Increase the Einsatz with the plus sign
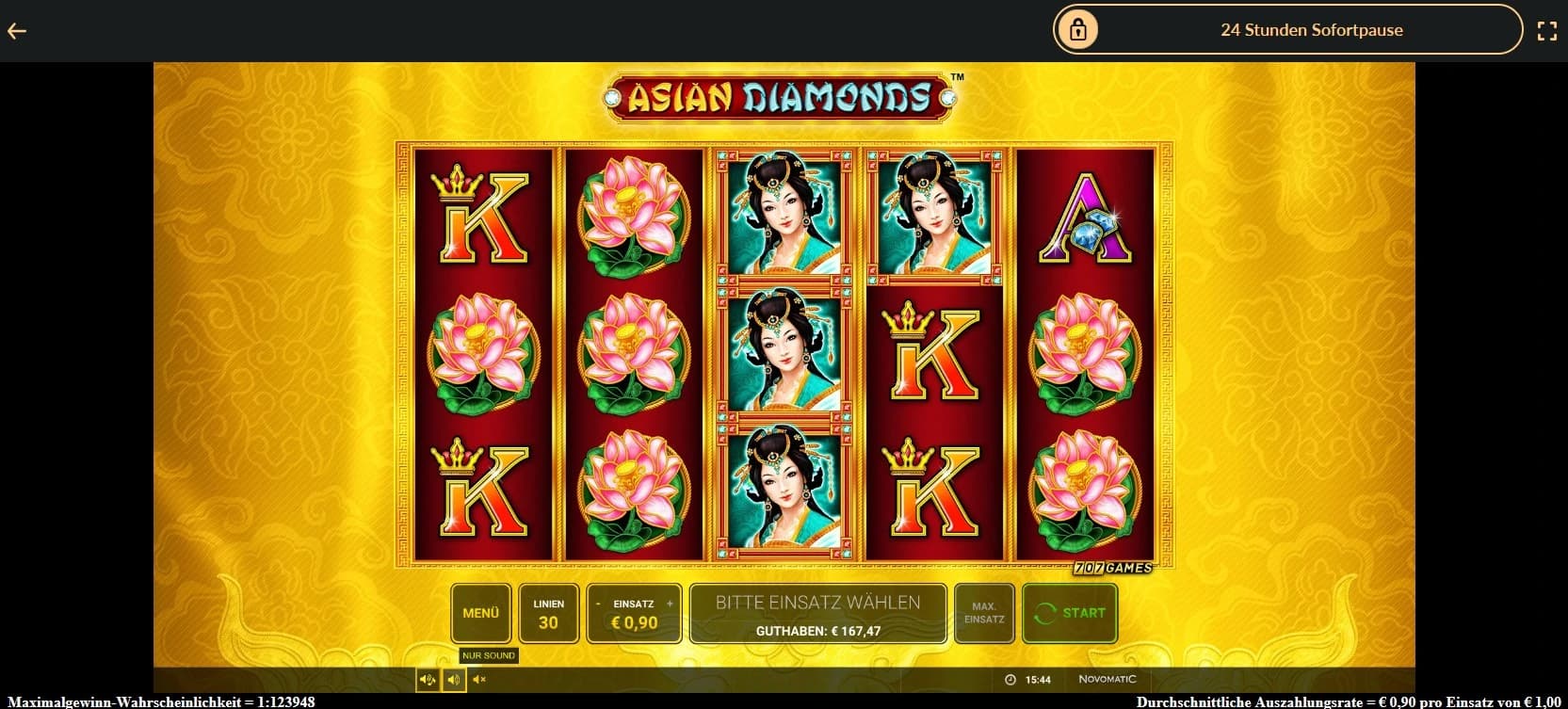 tap(670, 604)
